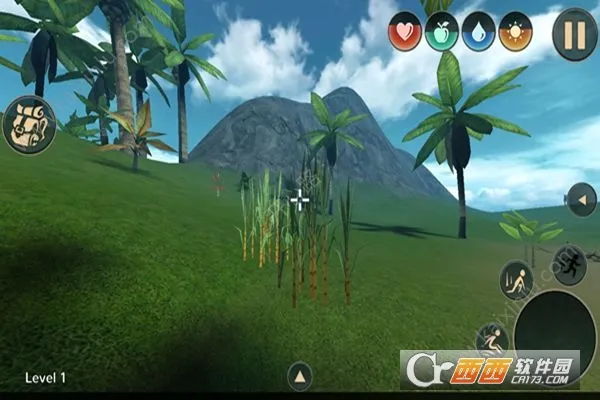
Task: Tap the crouching figure button
Action: click(515, 280)
